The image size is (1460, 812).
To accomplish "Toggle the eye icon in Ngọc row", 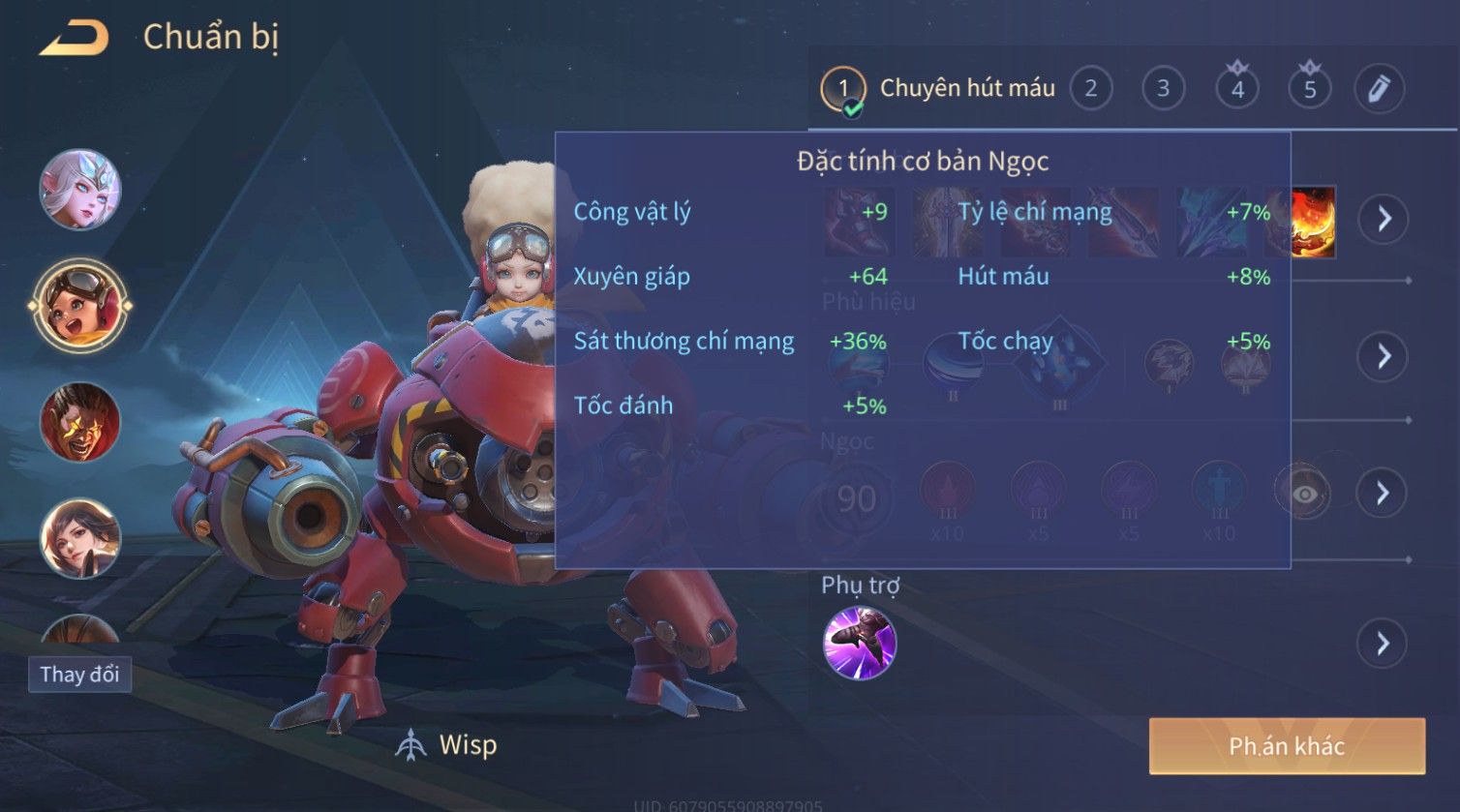I will click(1304, 495).
